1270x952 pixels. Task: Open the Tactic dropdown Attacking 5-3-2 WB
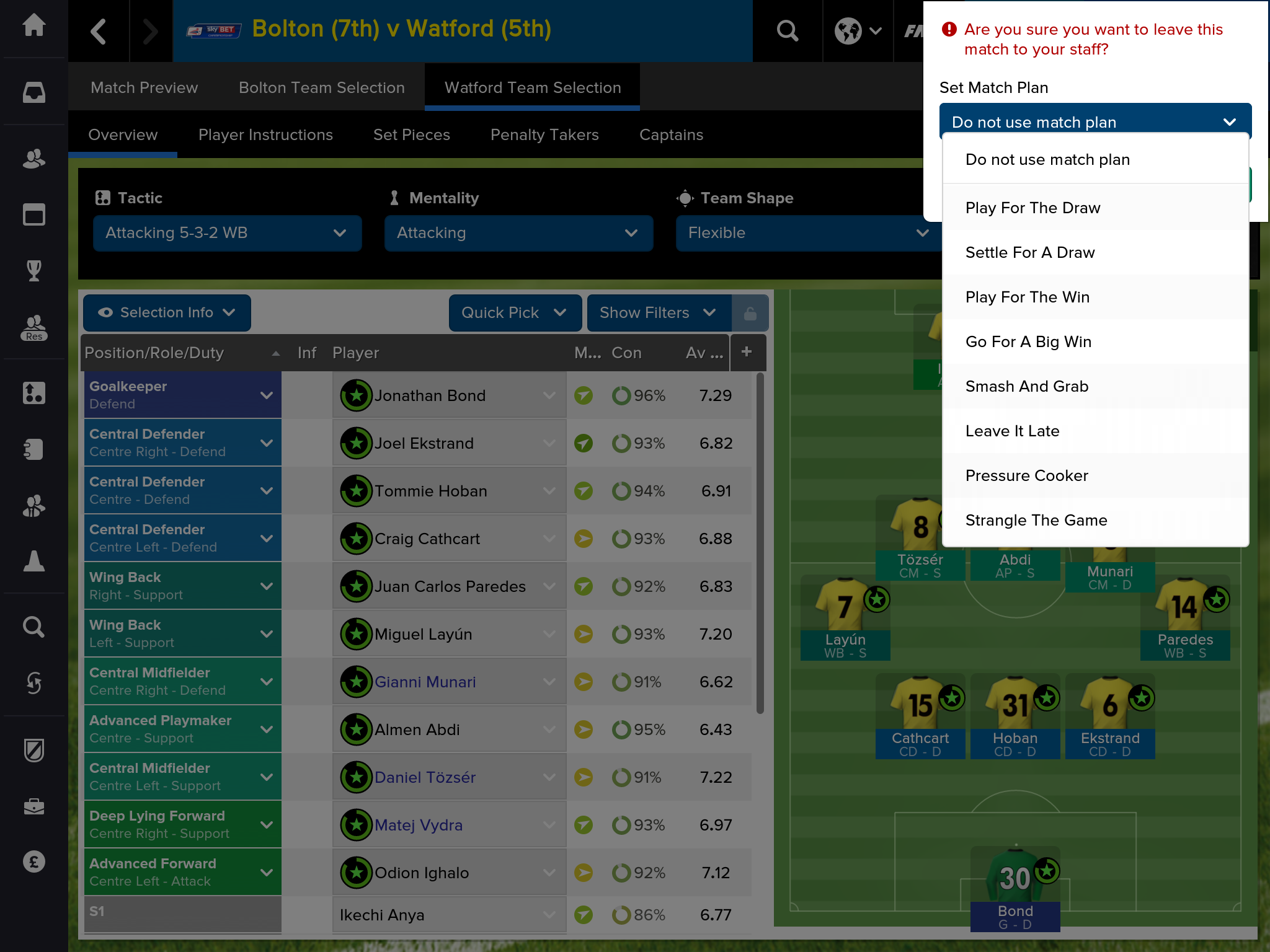pos(227,233)
